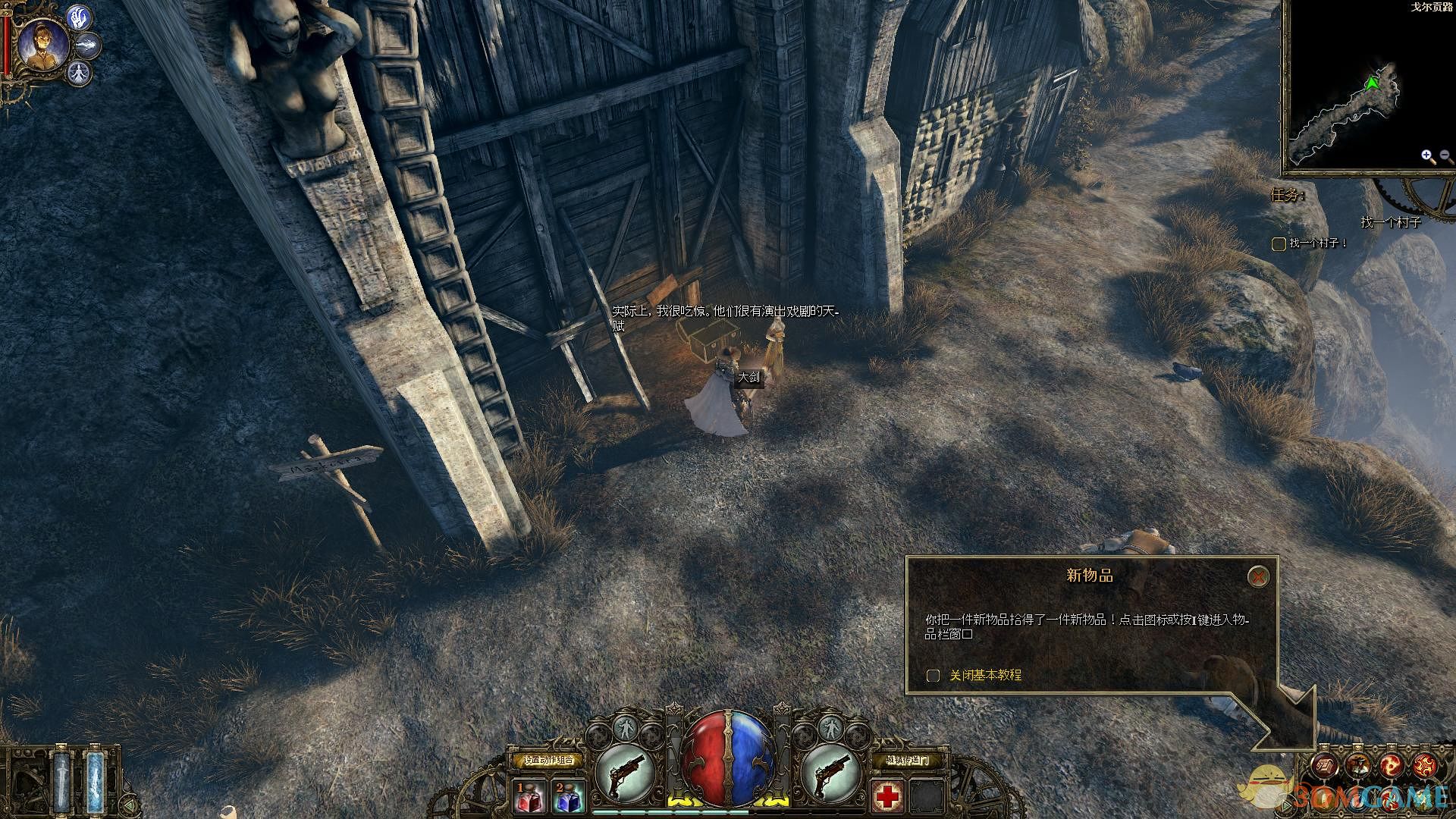The image size is (1456, 819).
Task: Use the blue mana potion slot
Action: click(568, 797)
